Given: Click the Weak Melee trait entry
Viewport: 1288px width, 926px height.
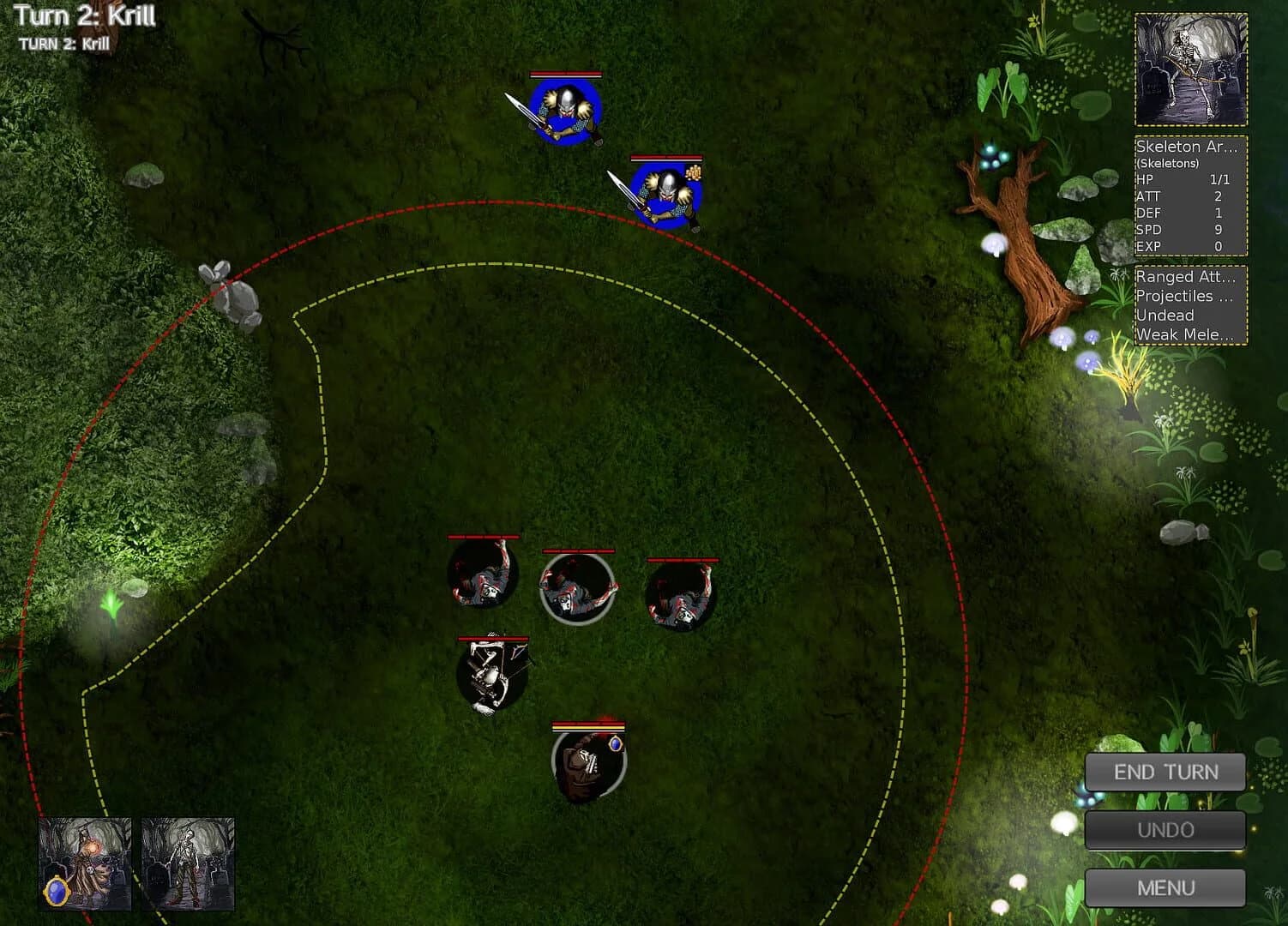Looking at the screenshot, I should (x=1187, y=335).
